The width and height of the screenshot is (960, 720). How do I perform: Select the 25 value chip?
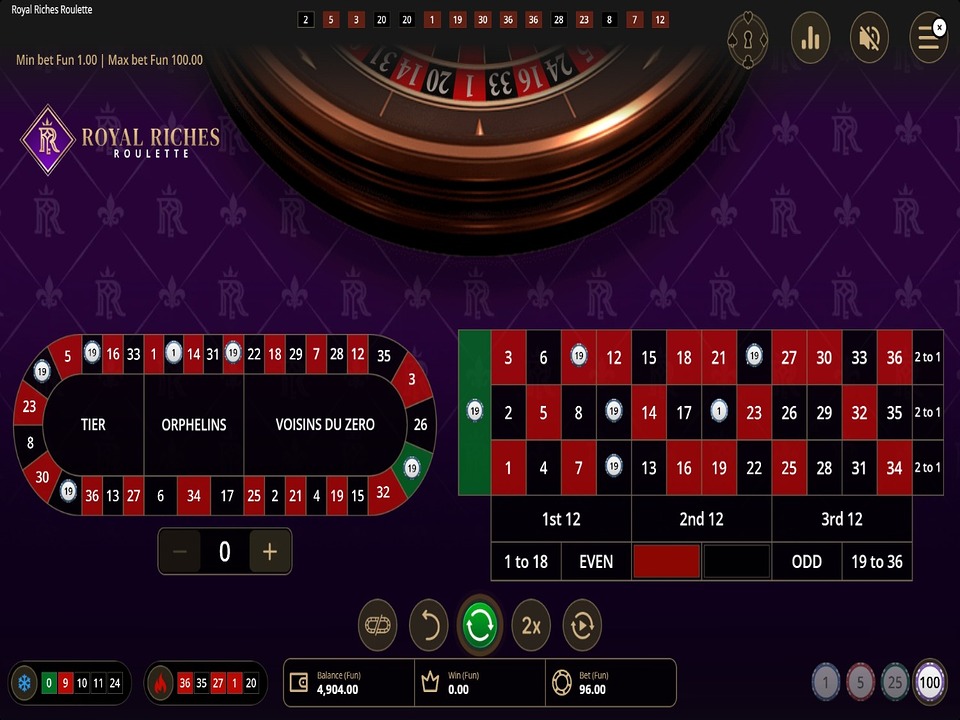click(x=895, y=683)
